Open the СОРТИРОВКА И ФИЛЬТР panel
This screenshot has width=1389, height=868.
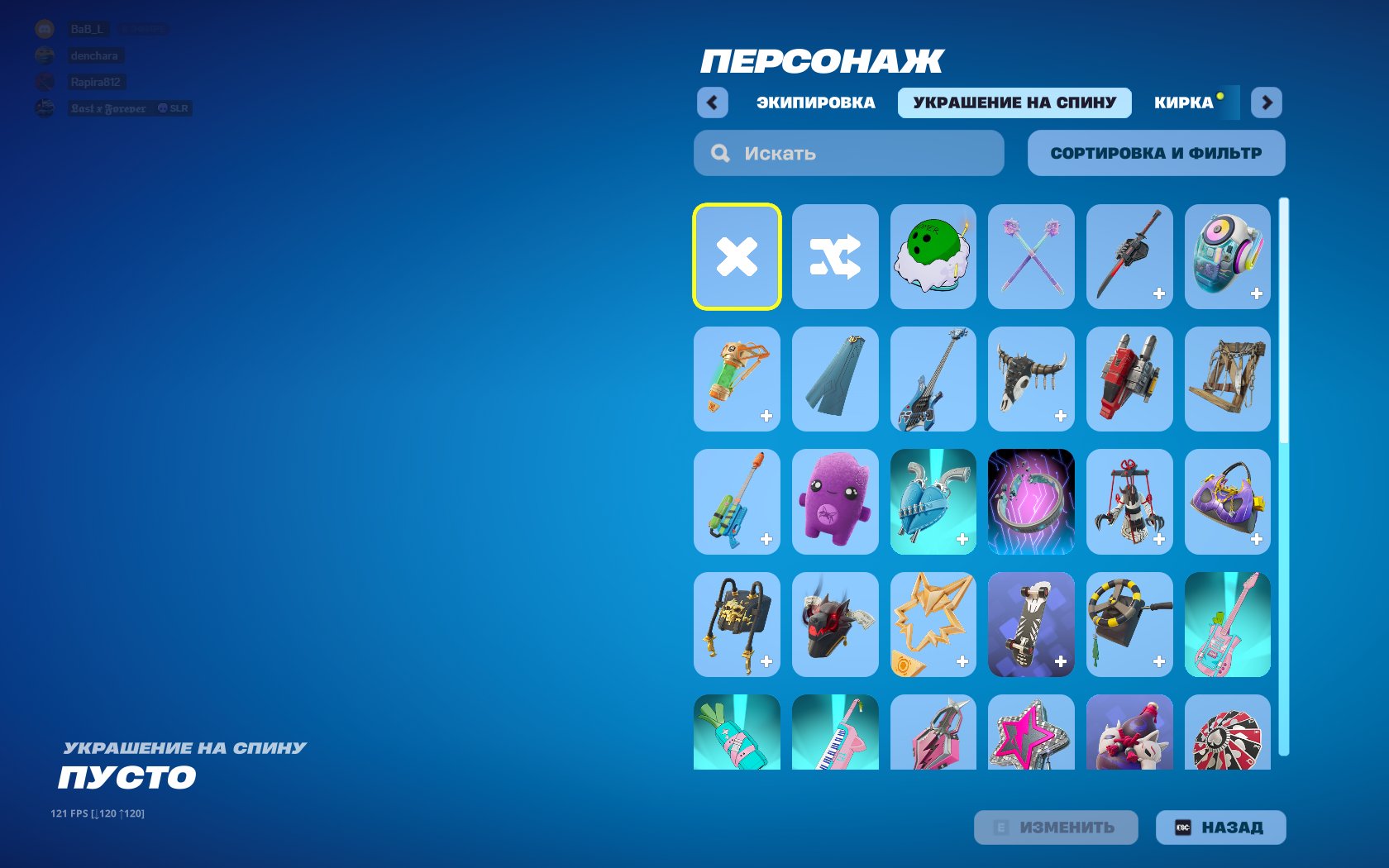(1156, 153)
